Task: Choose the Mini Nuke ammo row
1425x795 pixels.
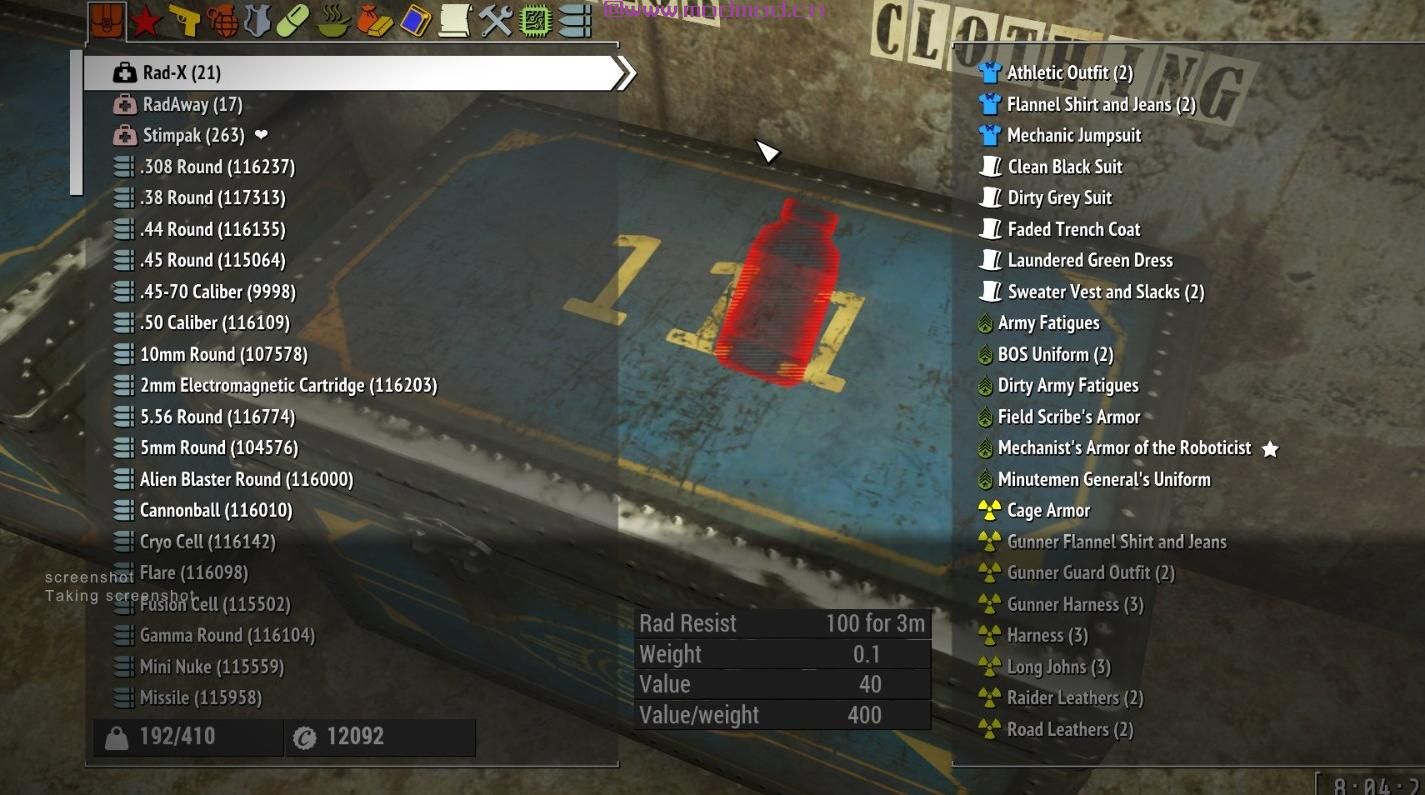Action: point(211,666)
